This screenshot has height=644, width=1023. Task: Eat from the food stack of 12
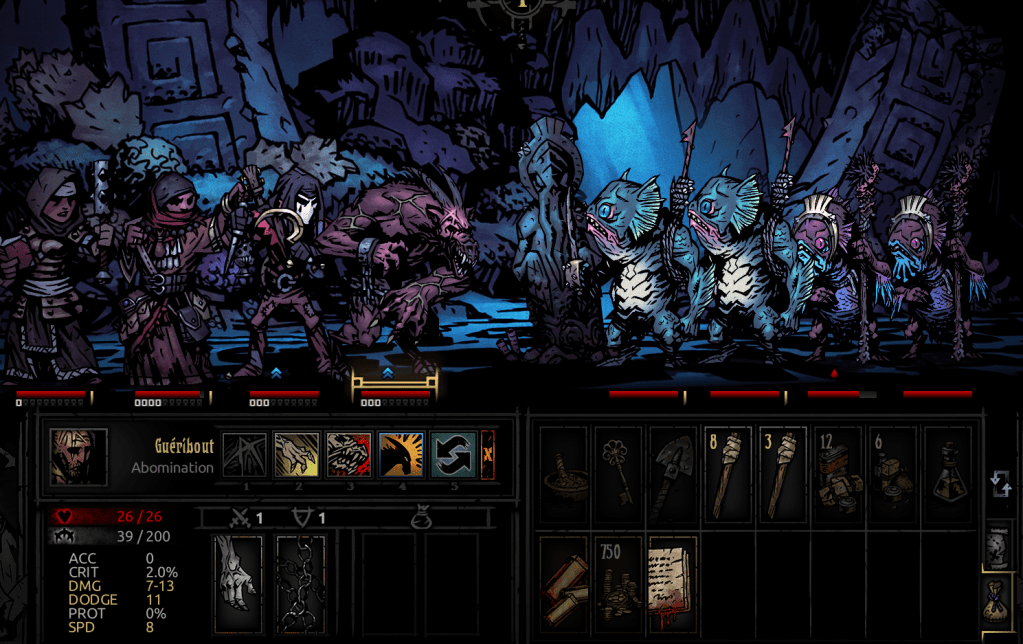click(x=837, y=475)
